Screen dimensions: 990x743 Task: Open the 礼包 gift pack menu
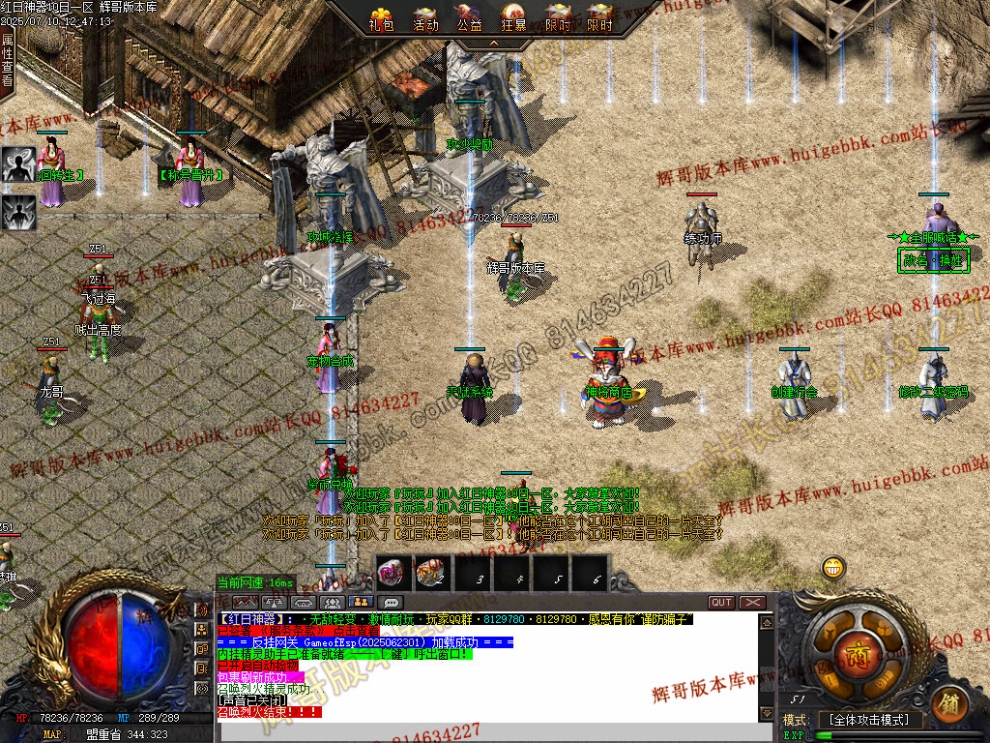(x=381, y=19)
